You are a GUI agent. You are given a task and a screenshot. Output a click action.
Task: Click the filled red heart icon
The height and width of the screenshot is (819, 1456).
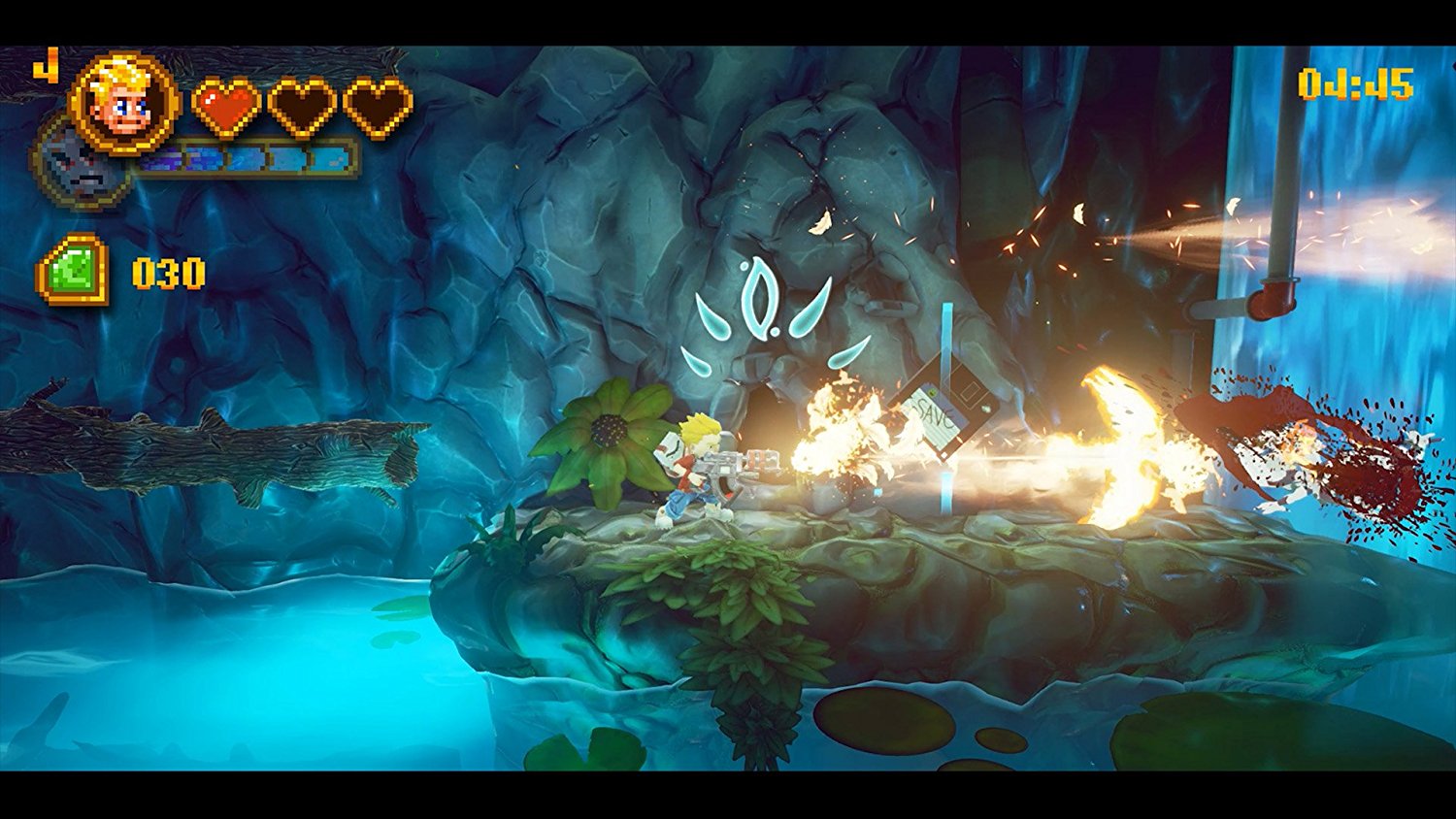pyautogui.click(x=227, y=108)
